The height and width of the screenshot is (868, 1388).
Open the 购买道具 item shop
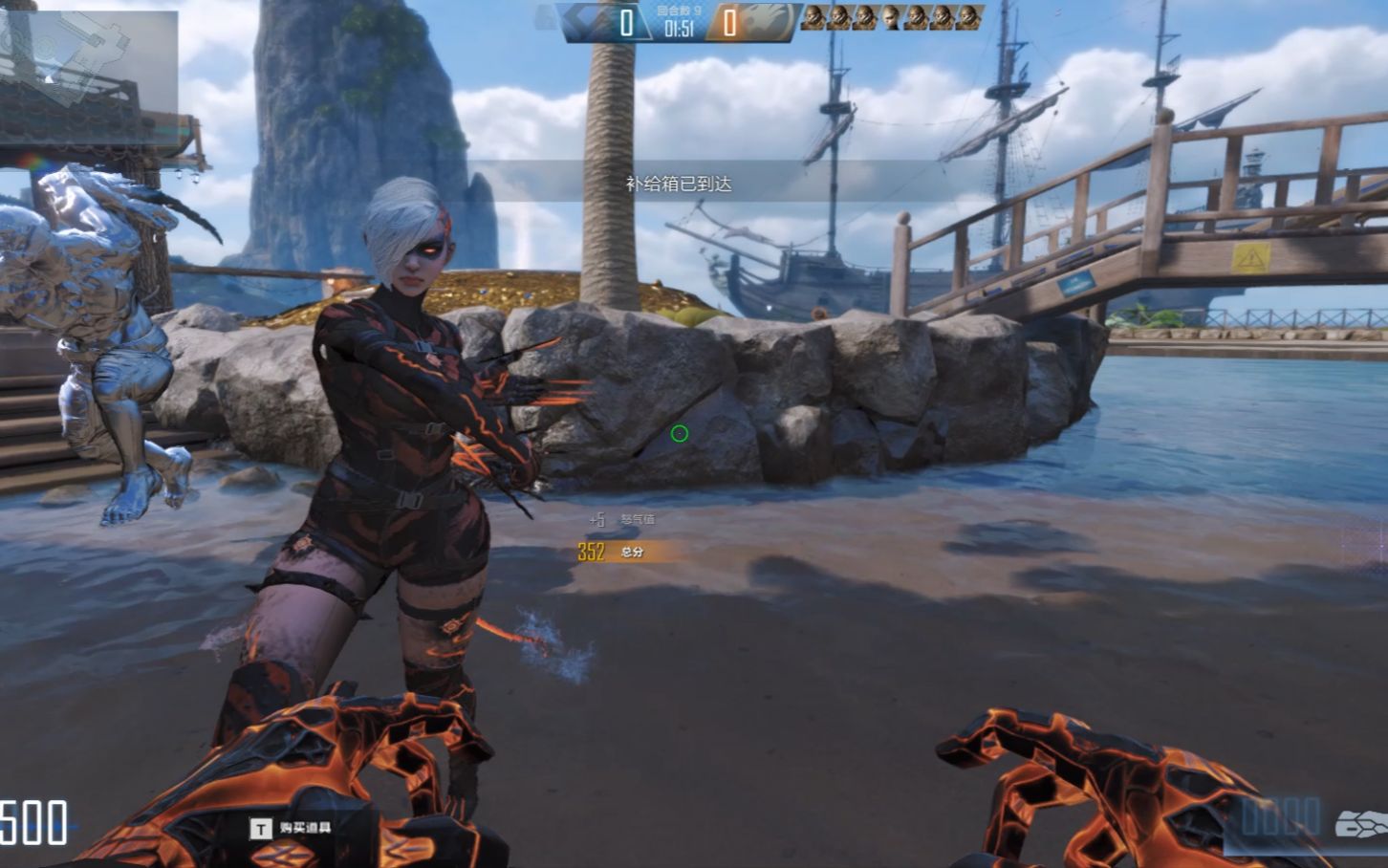(293, 828)
